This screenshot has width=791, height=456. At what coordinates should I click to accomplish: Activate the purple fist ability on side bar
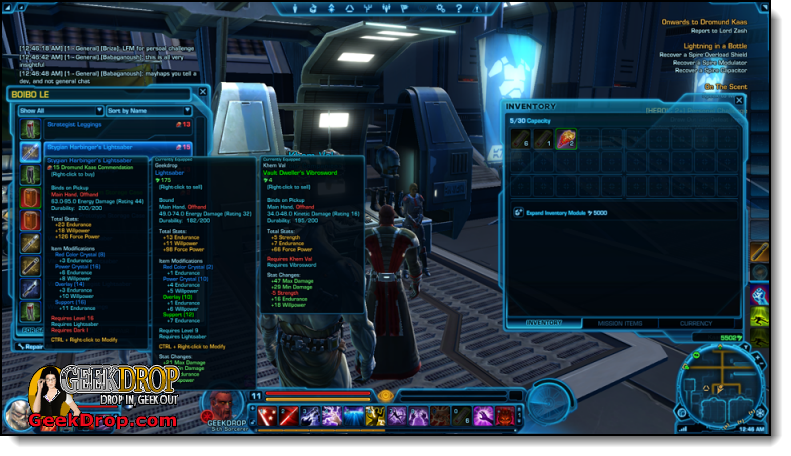click(x=760, y=296)
